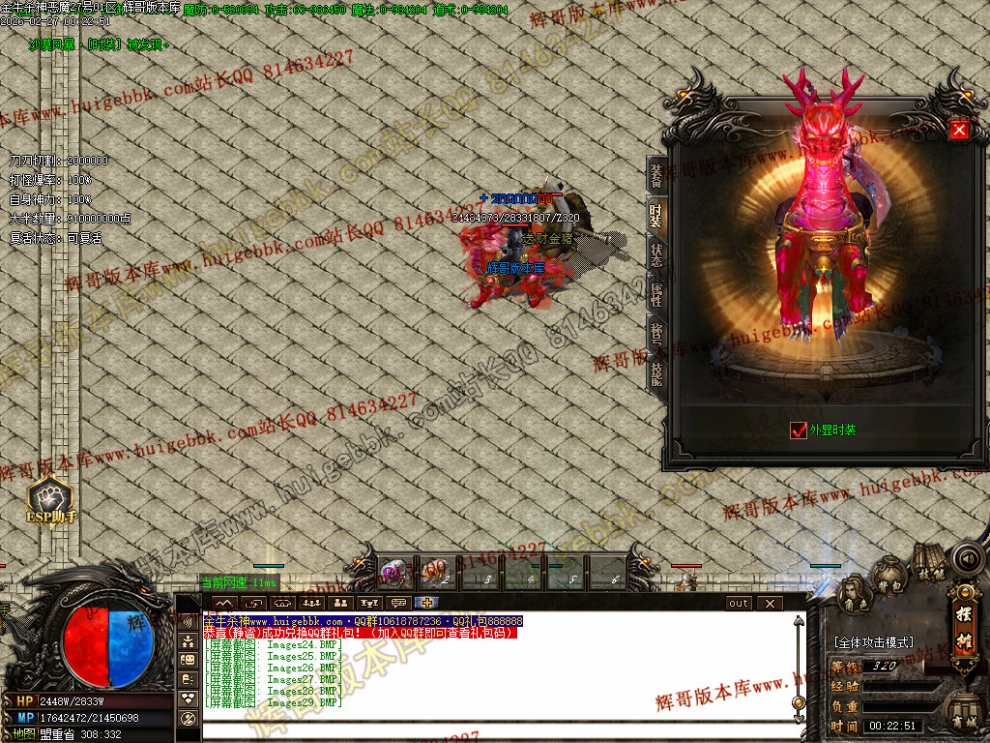Open the 背包 bag round button

pyautogui.click(x=888, y=575)
